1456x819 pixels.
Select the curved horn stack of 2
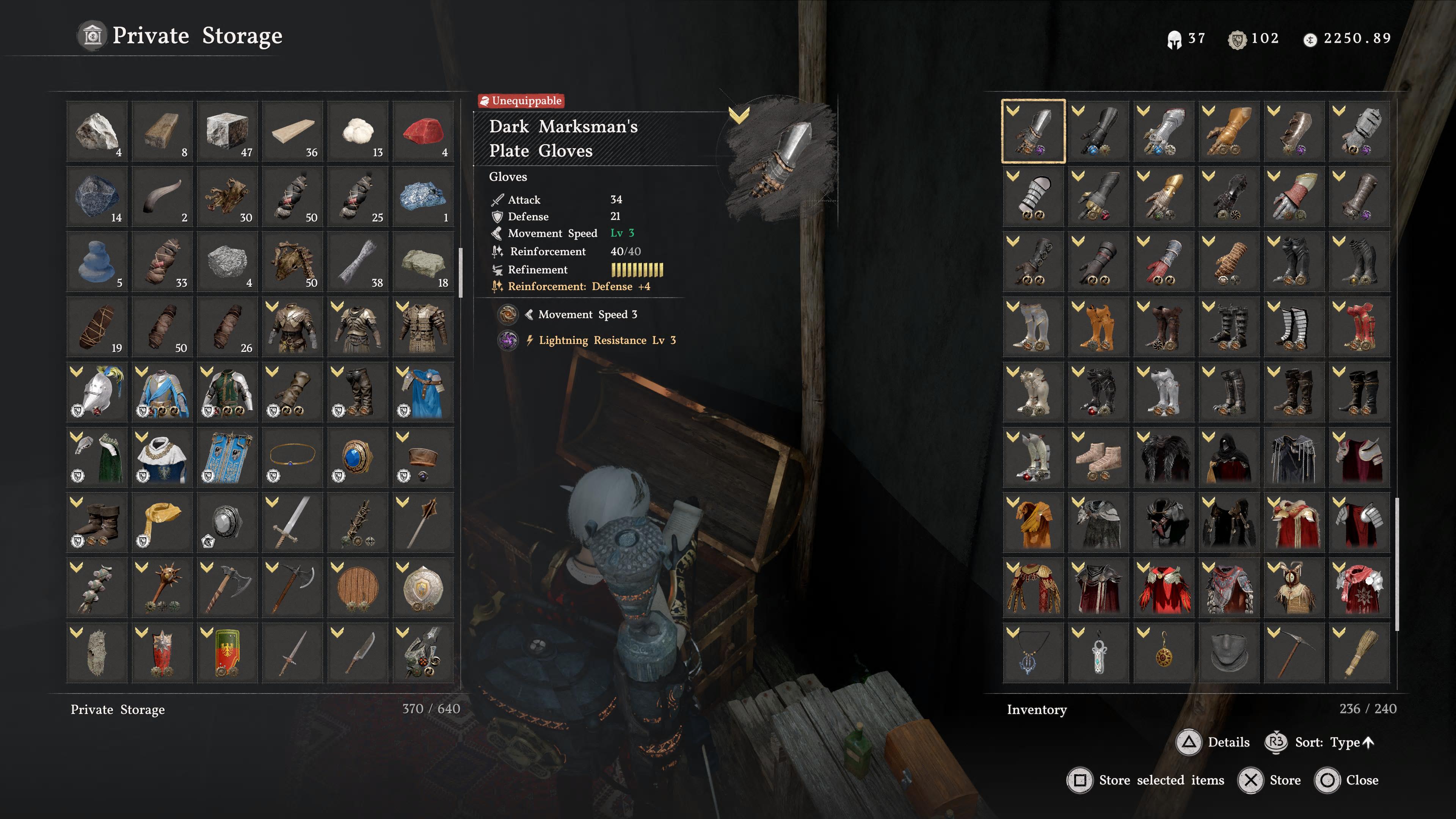(x=162, y=196)
